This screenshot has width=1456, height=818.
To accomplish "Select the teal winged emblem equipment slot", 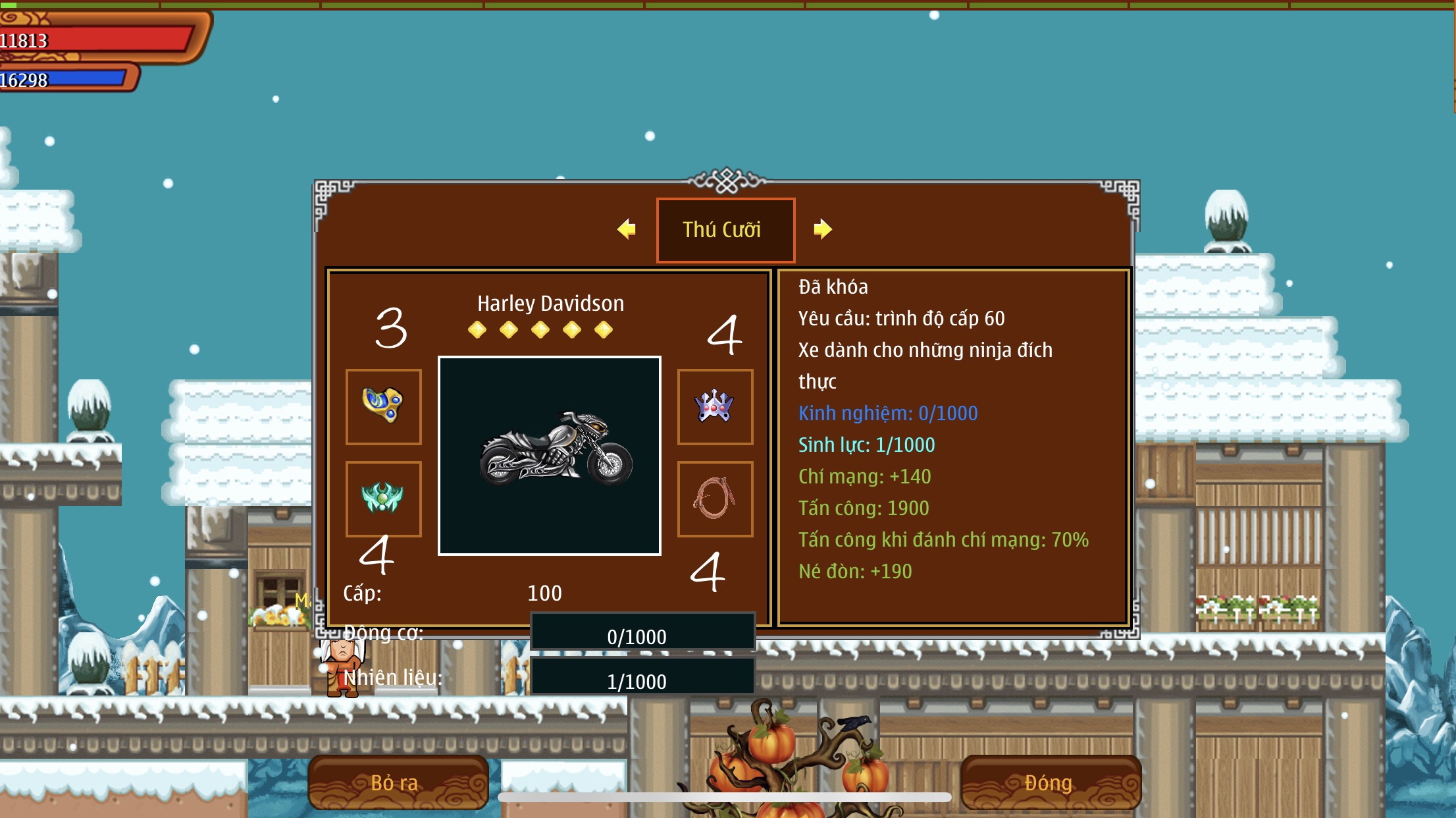I will click(x=384, y=499).
